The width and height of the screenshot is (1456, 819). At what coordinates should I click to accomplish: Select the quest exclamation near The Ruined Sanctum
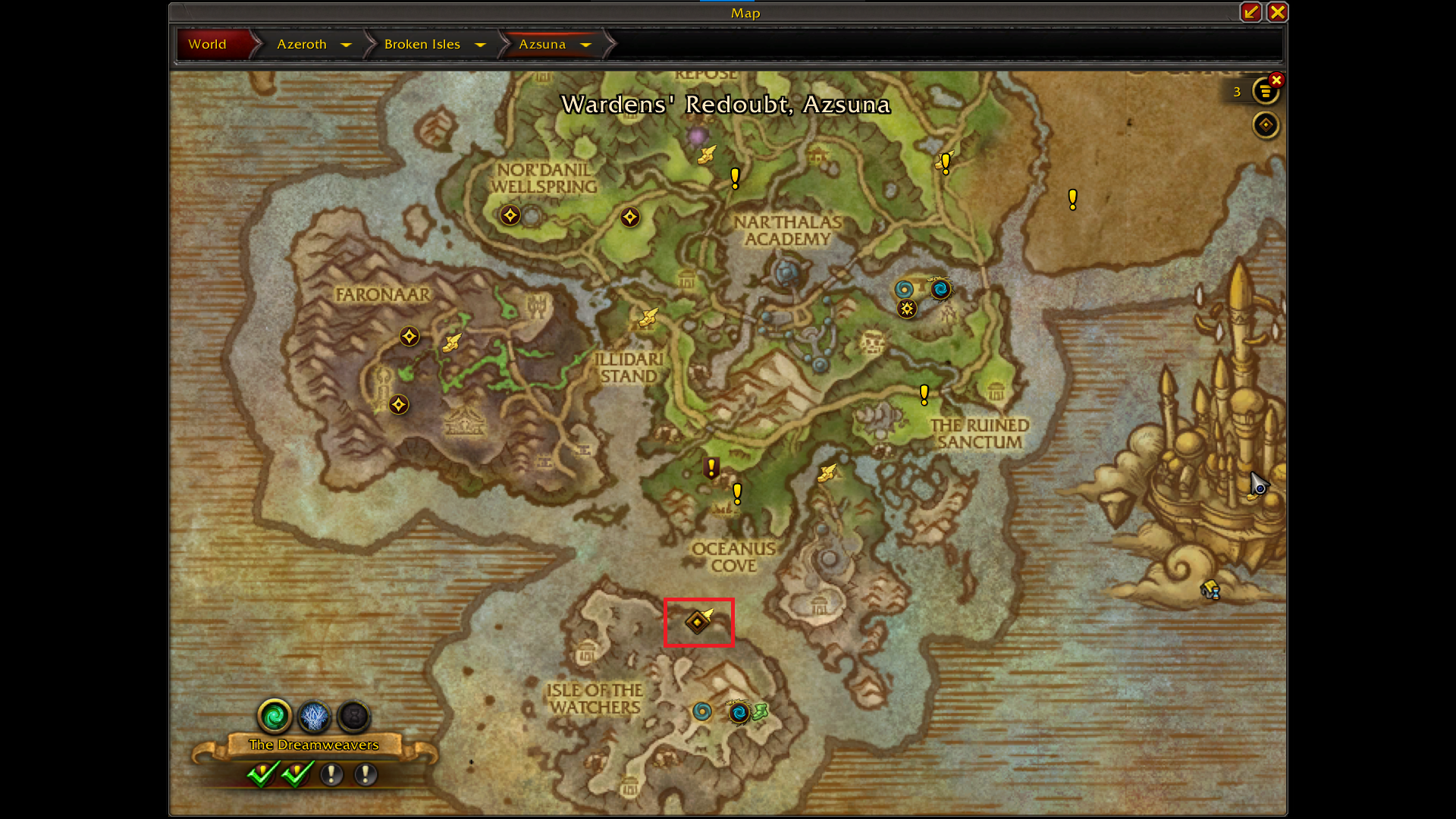tap(924, 394)
